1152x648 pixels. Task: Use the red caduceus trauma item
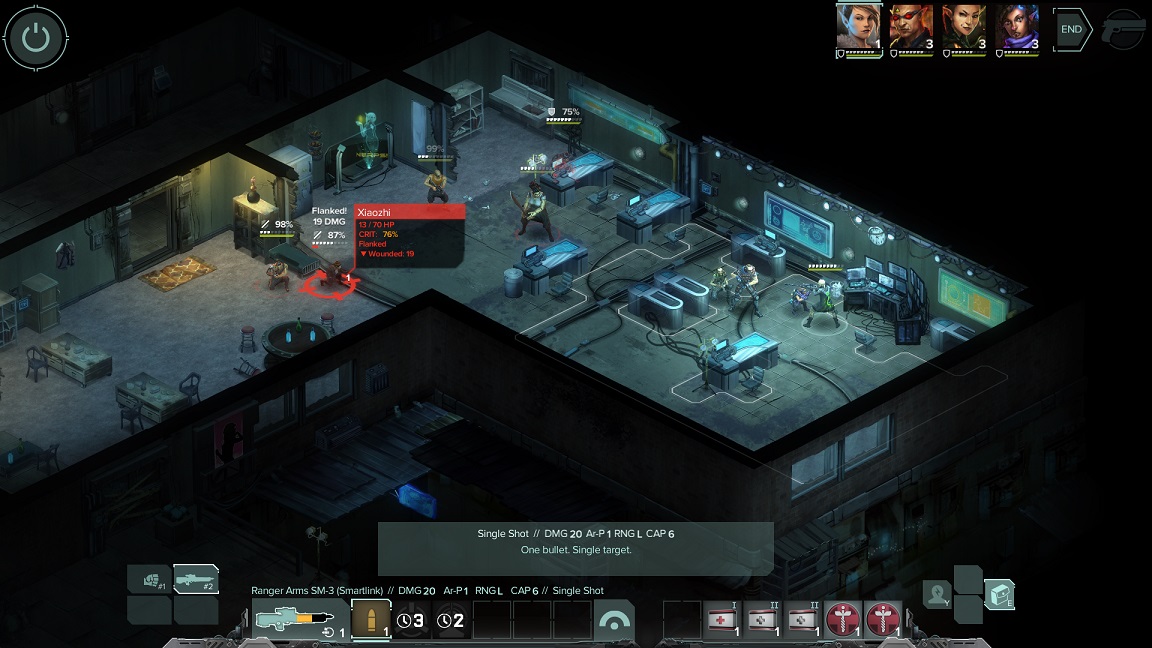pos(845,620)
